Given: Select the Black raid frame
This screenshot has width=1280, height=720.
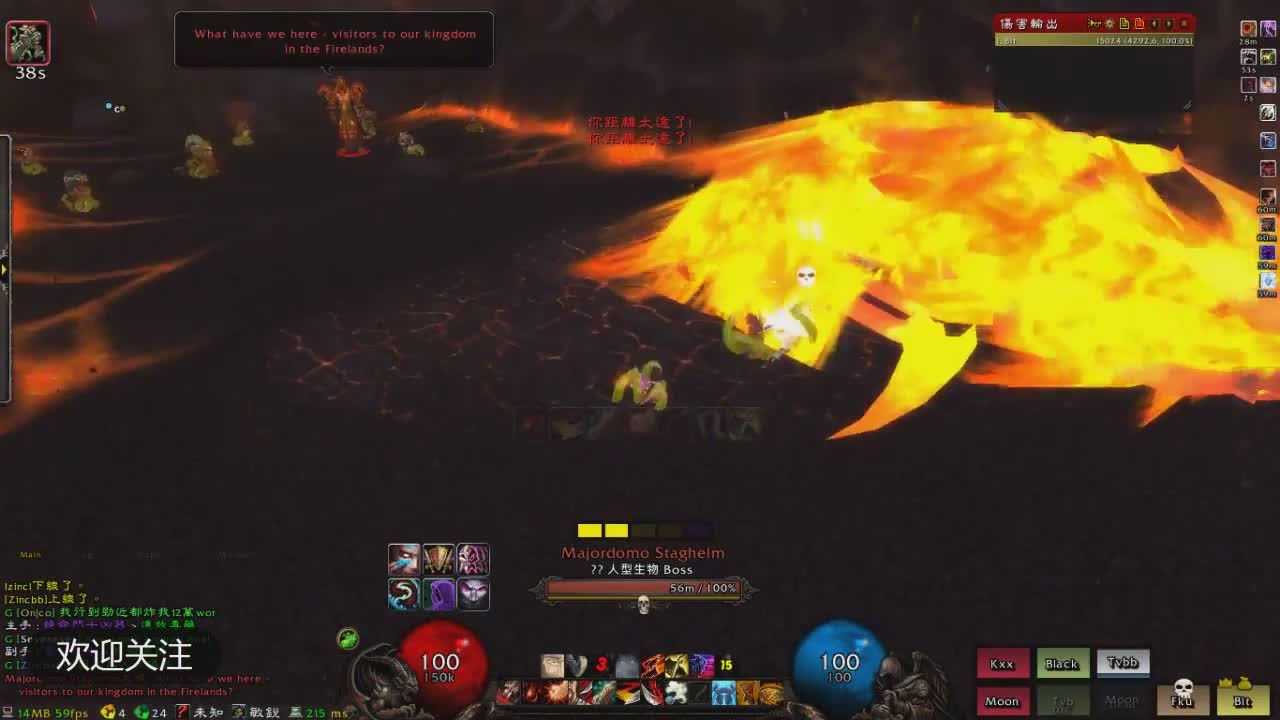Looking at the screenshot, I should [x=1062, y=664].
